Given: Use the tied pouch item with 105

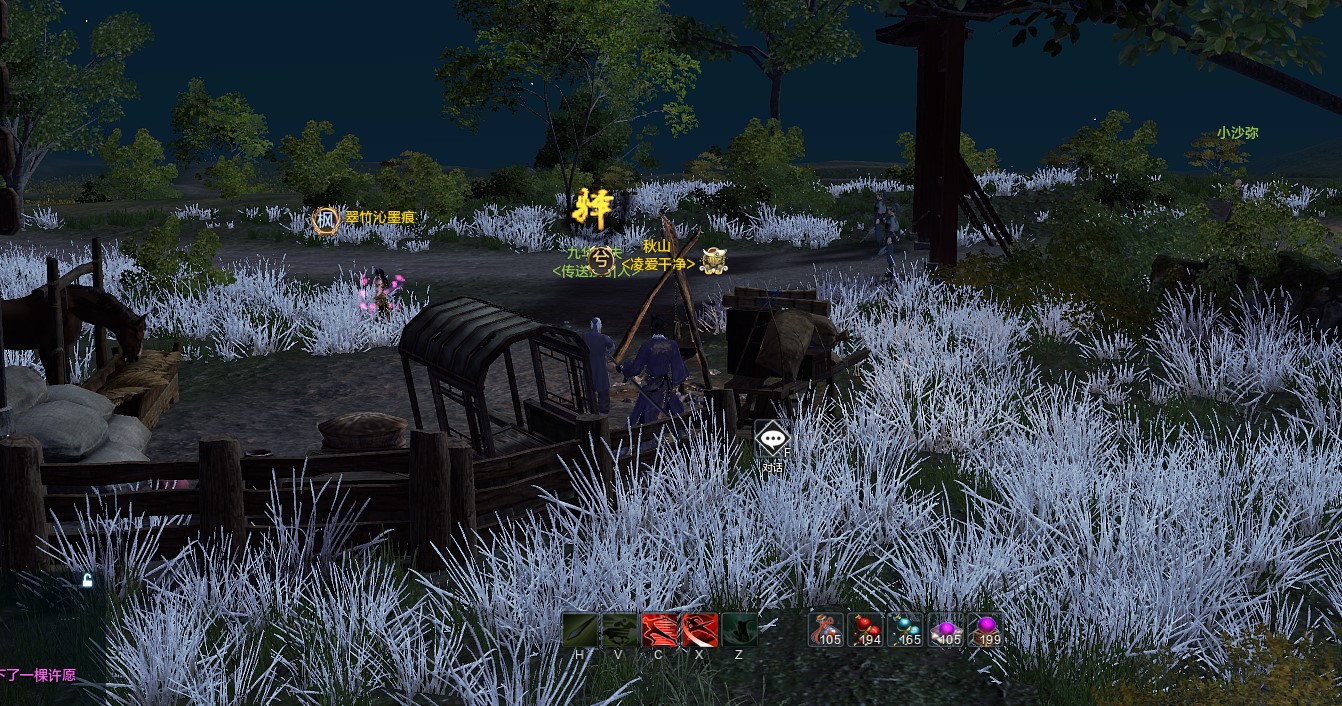Looking at the screenshot, I should pos(826,630).
